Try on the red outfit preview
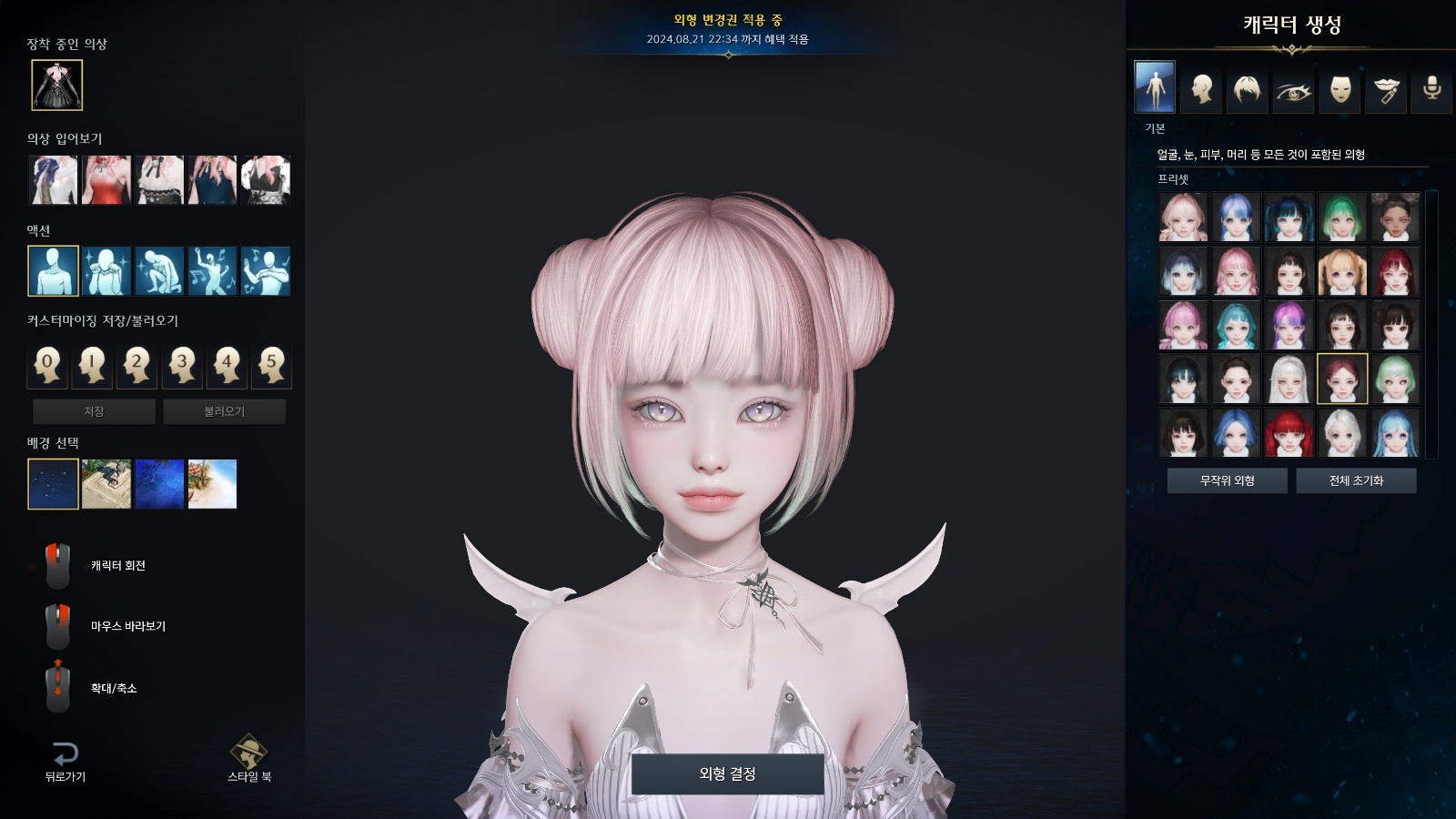The image size is (1456, 819). pos(106,179)
